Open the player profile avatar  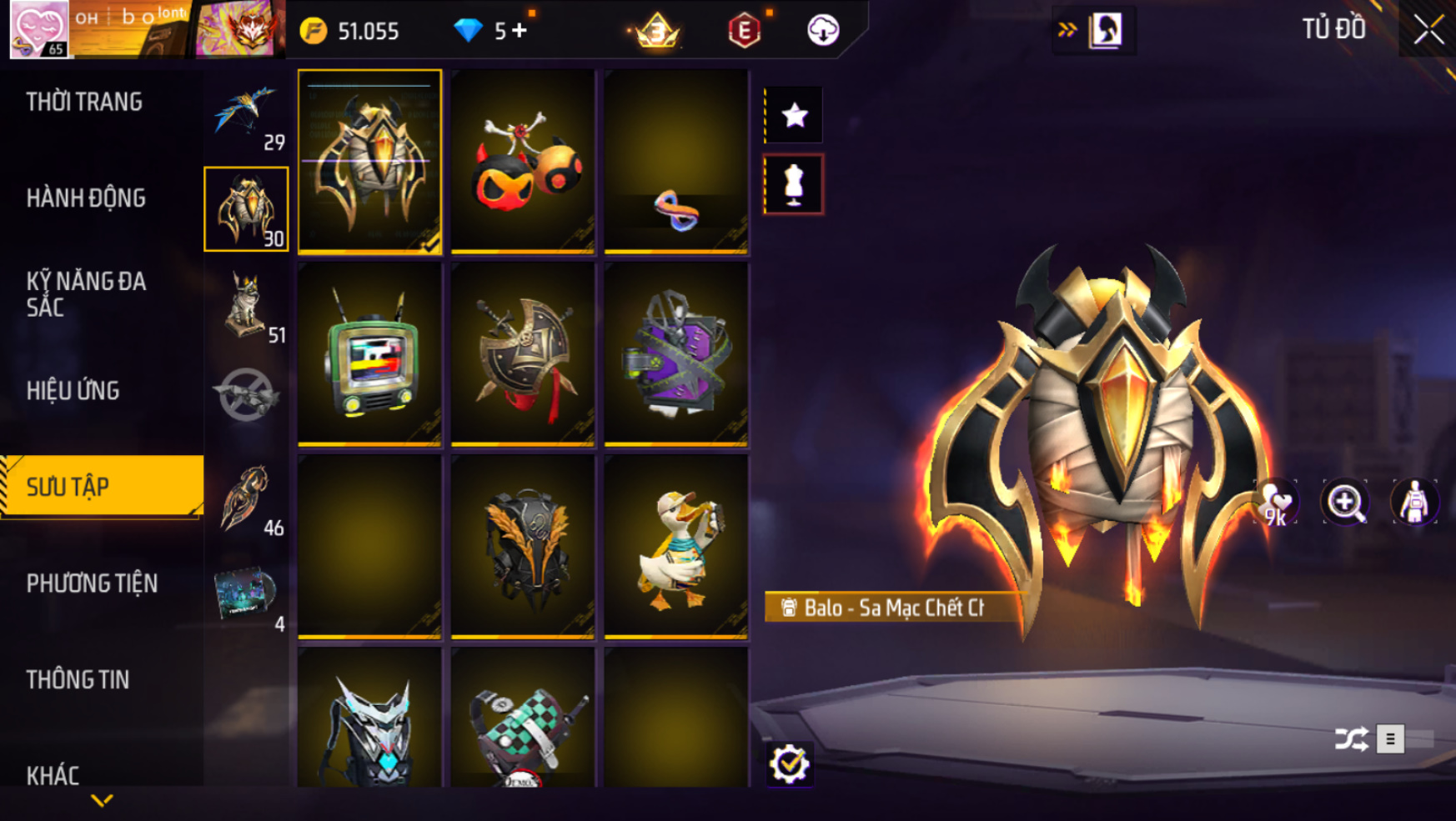tap(38, 30)
